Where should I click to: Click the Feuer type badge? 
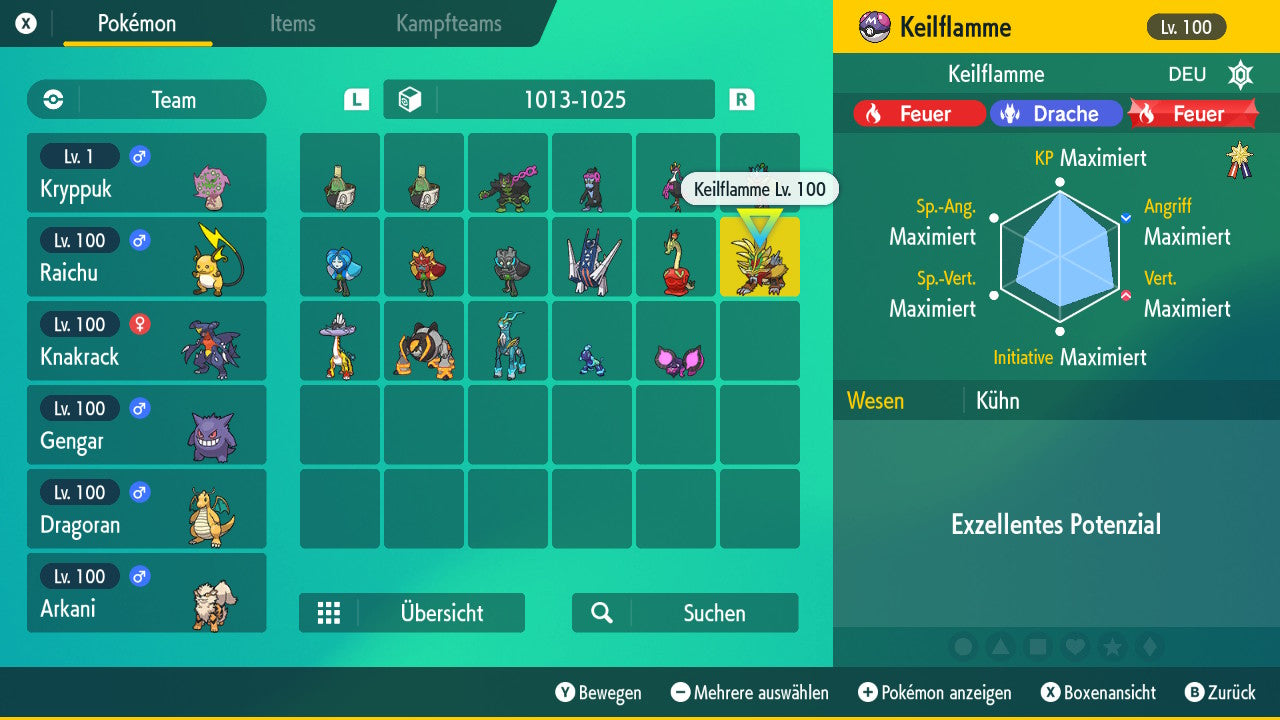pos(918,113)
